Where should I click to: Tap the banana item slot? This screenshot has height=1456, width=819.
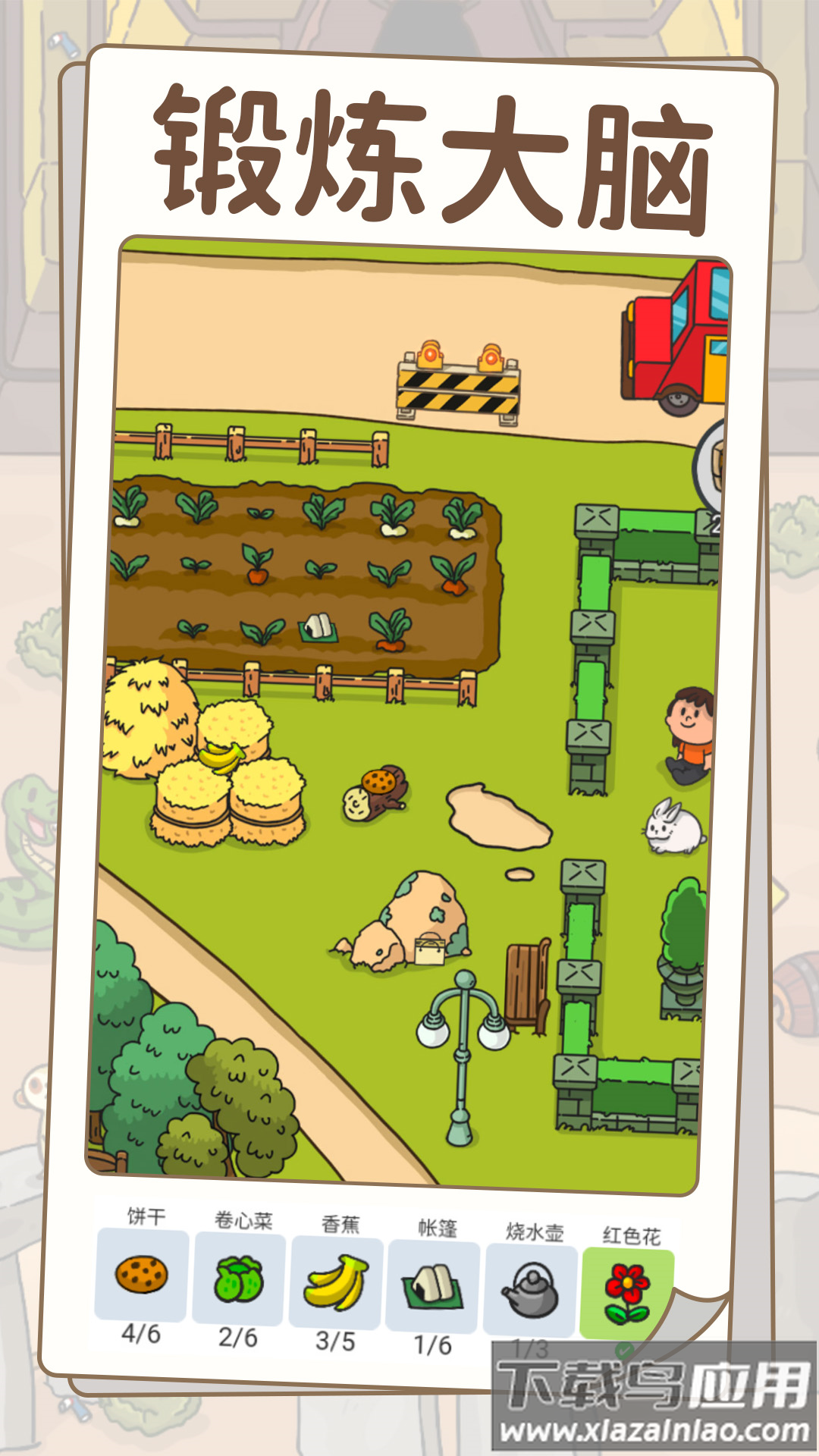point(336,1283)
